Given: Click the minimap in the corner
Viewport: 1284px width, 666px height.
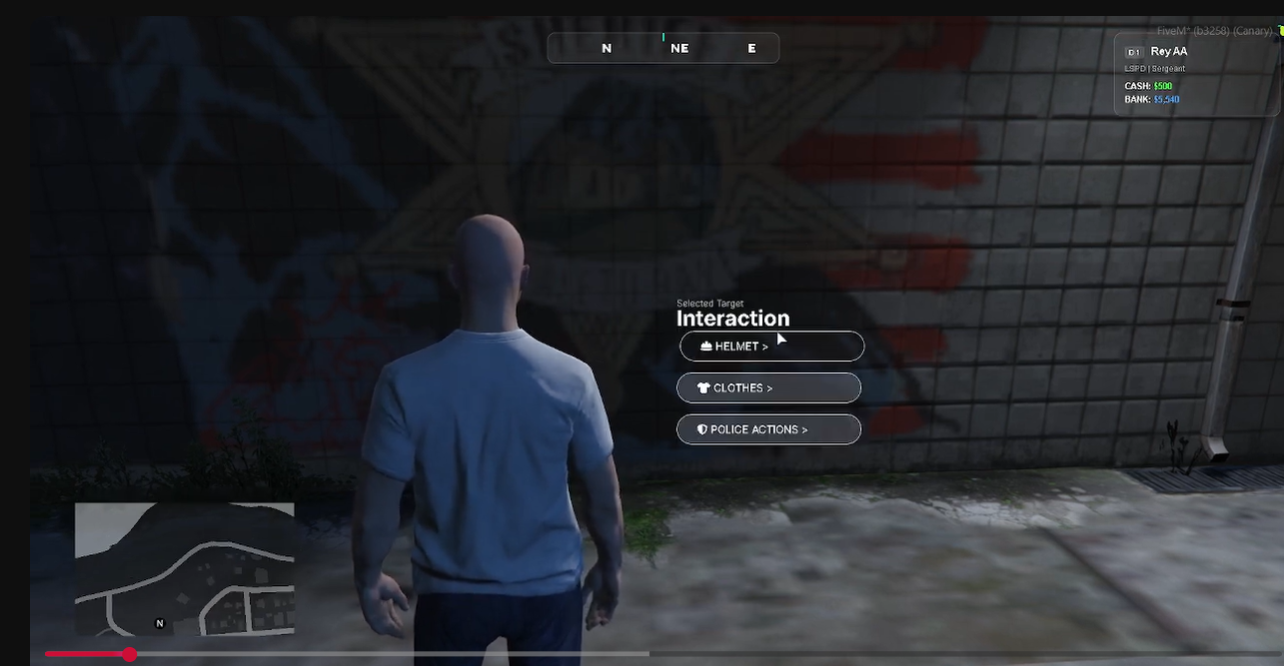Looking at the screenshot, I should (x=184, y=568).
